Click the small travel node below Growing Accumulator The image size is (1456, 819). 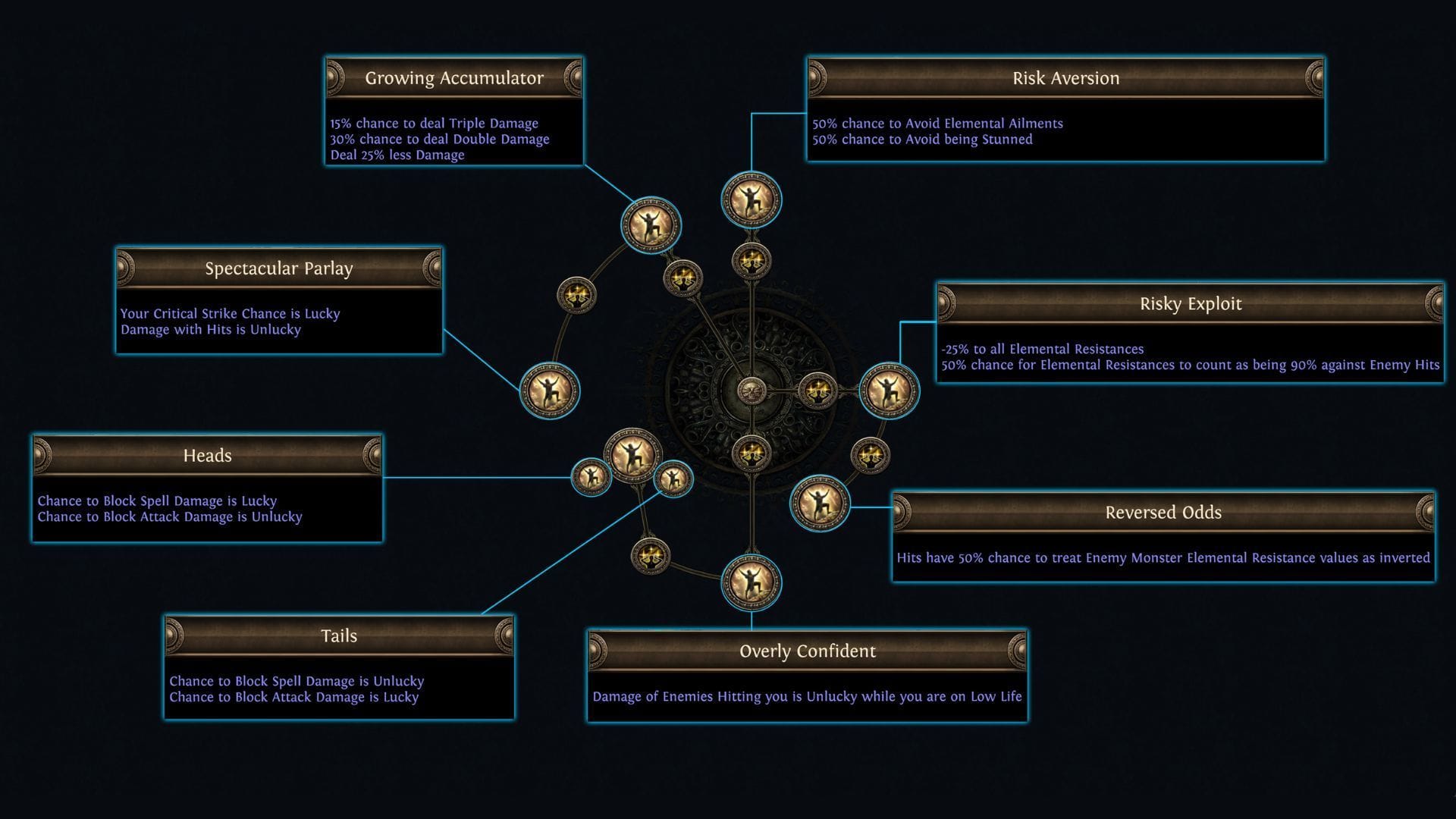click(684, 279)
